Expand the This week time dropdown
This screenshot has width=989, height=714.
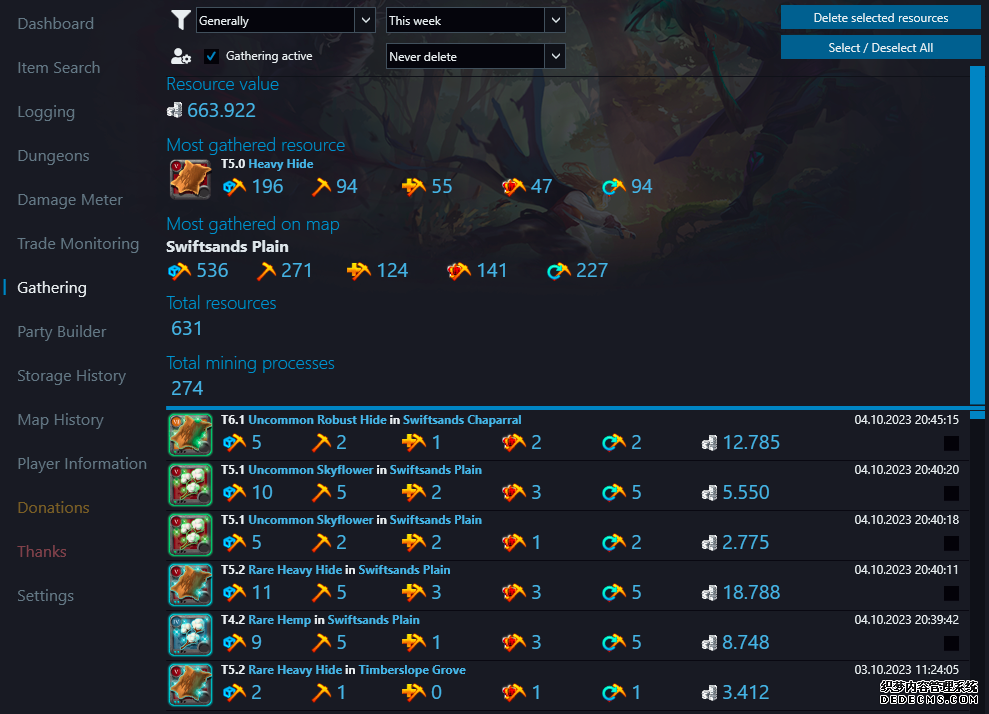[x=475, y=20]
